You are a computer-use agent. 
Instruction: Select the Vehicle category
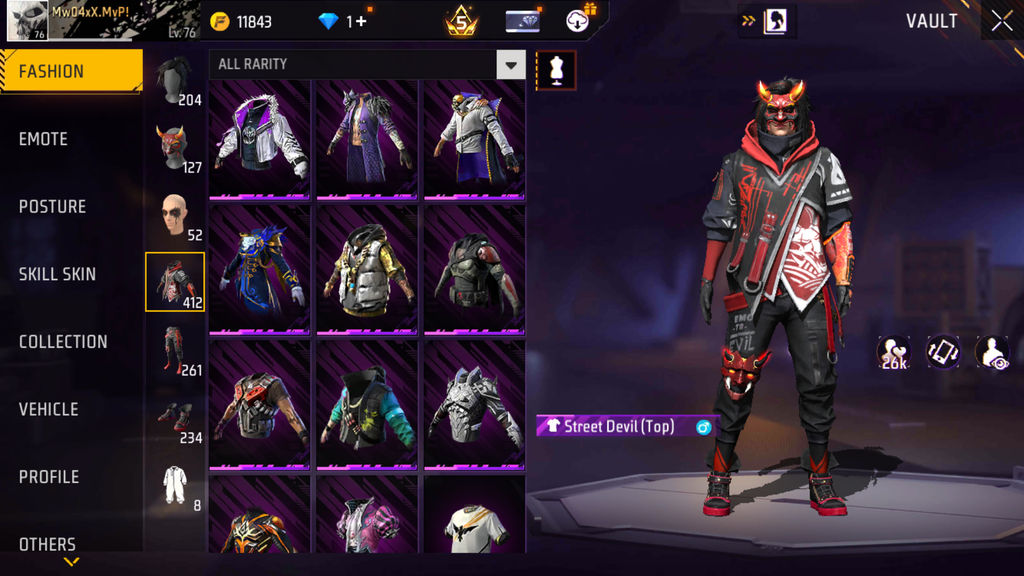click(48, 409)
